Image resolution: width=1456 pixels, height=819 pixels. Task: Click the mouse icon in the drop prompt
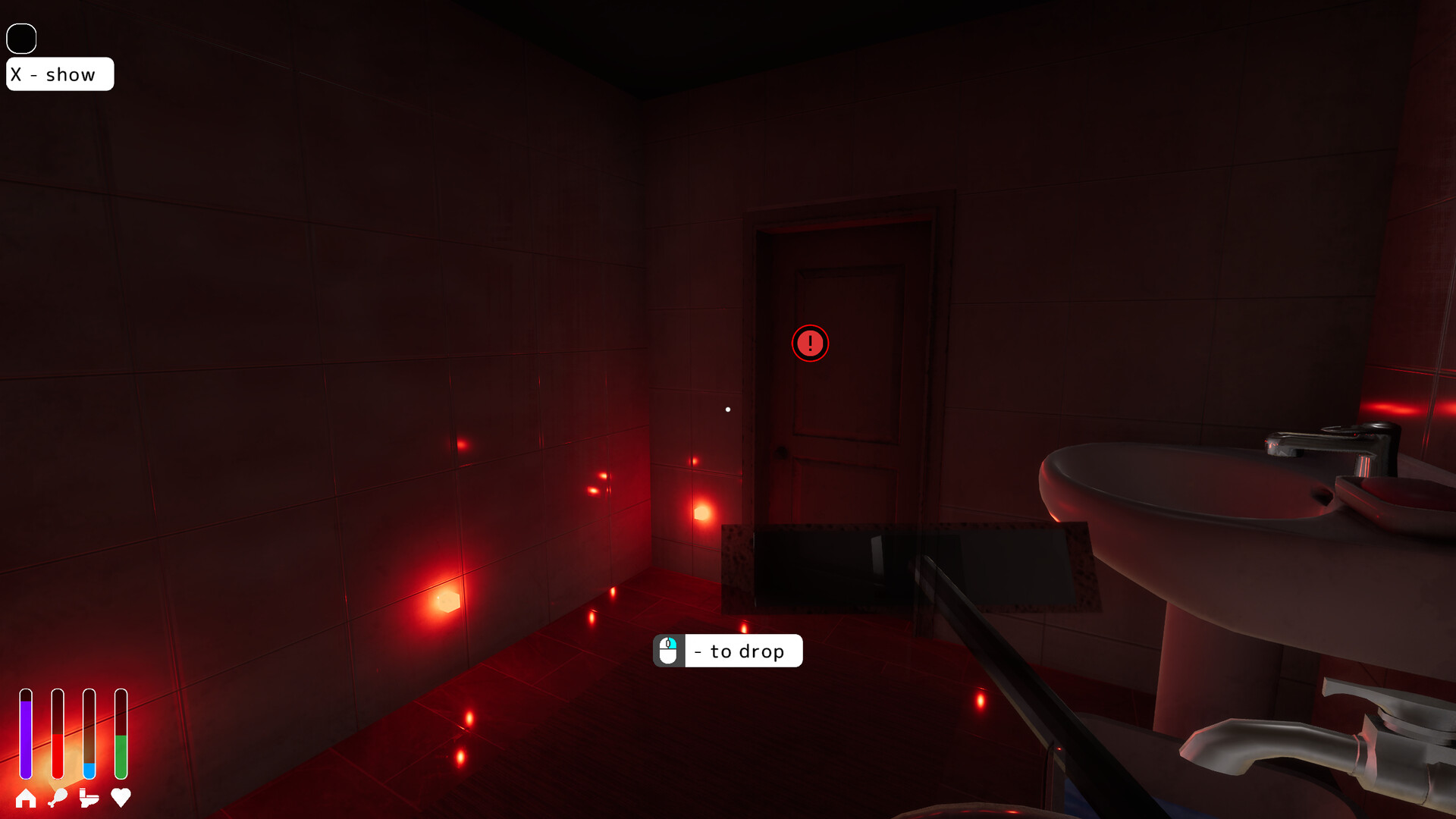668,650
